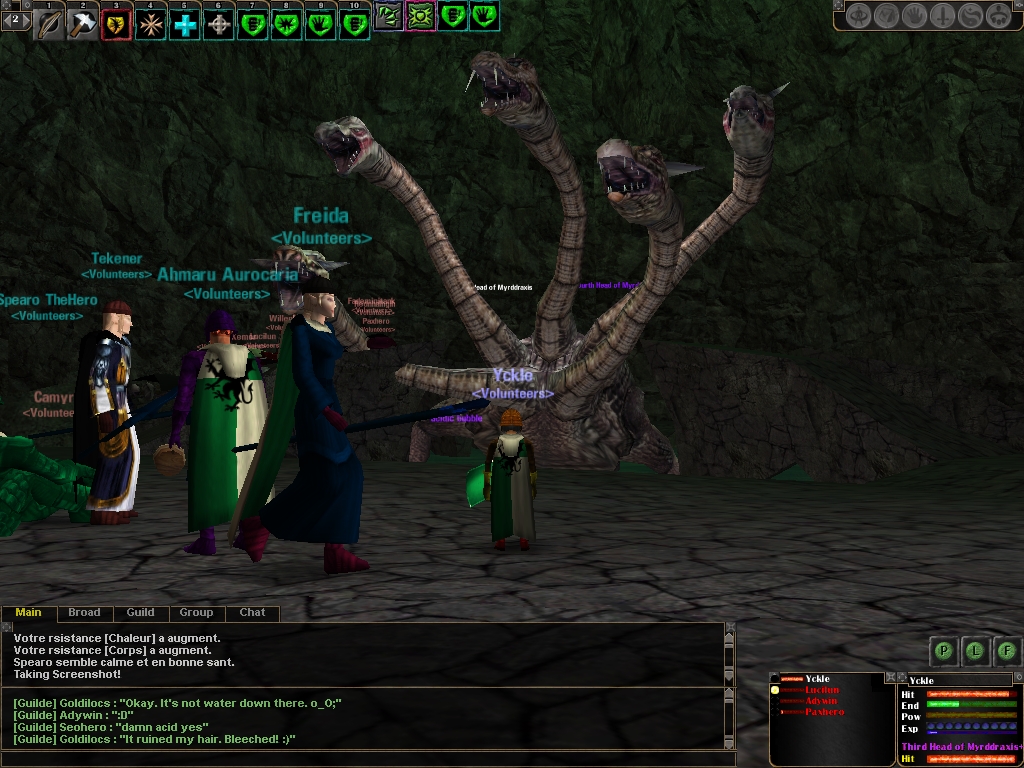Select group member Lucilun

click(821, 690)
